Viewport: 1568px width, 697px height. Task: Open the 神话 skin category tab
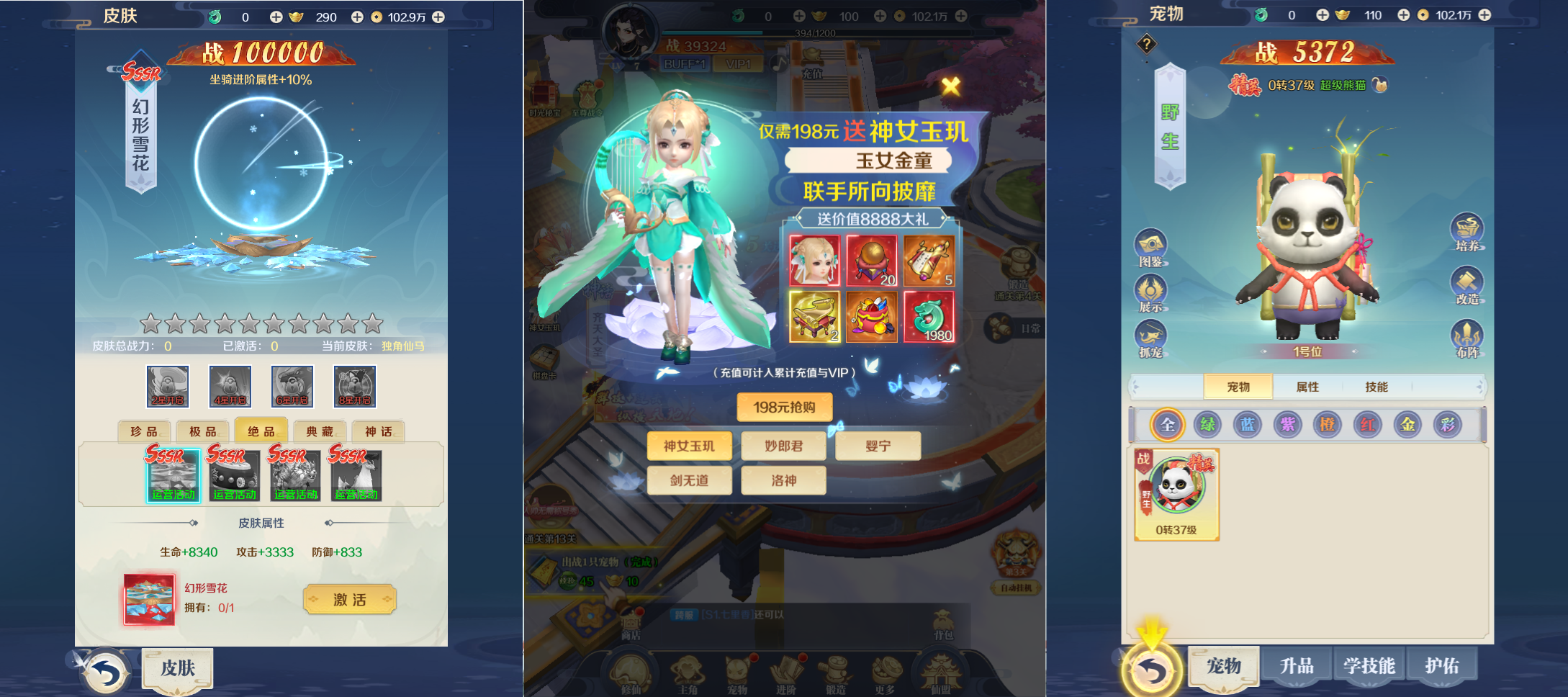[378, 431]
